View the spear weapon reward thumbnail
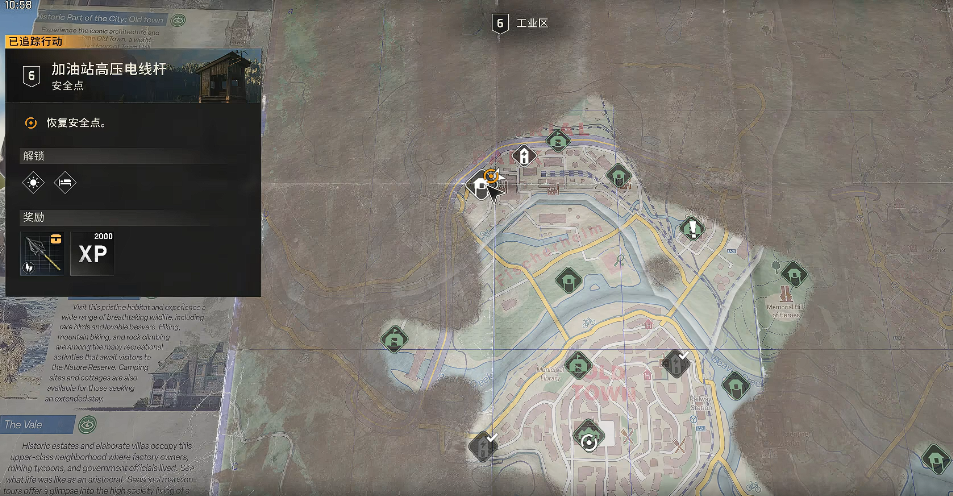 (x=43, y=252)
